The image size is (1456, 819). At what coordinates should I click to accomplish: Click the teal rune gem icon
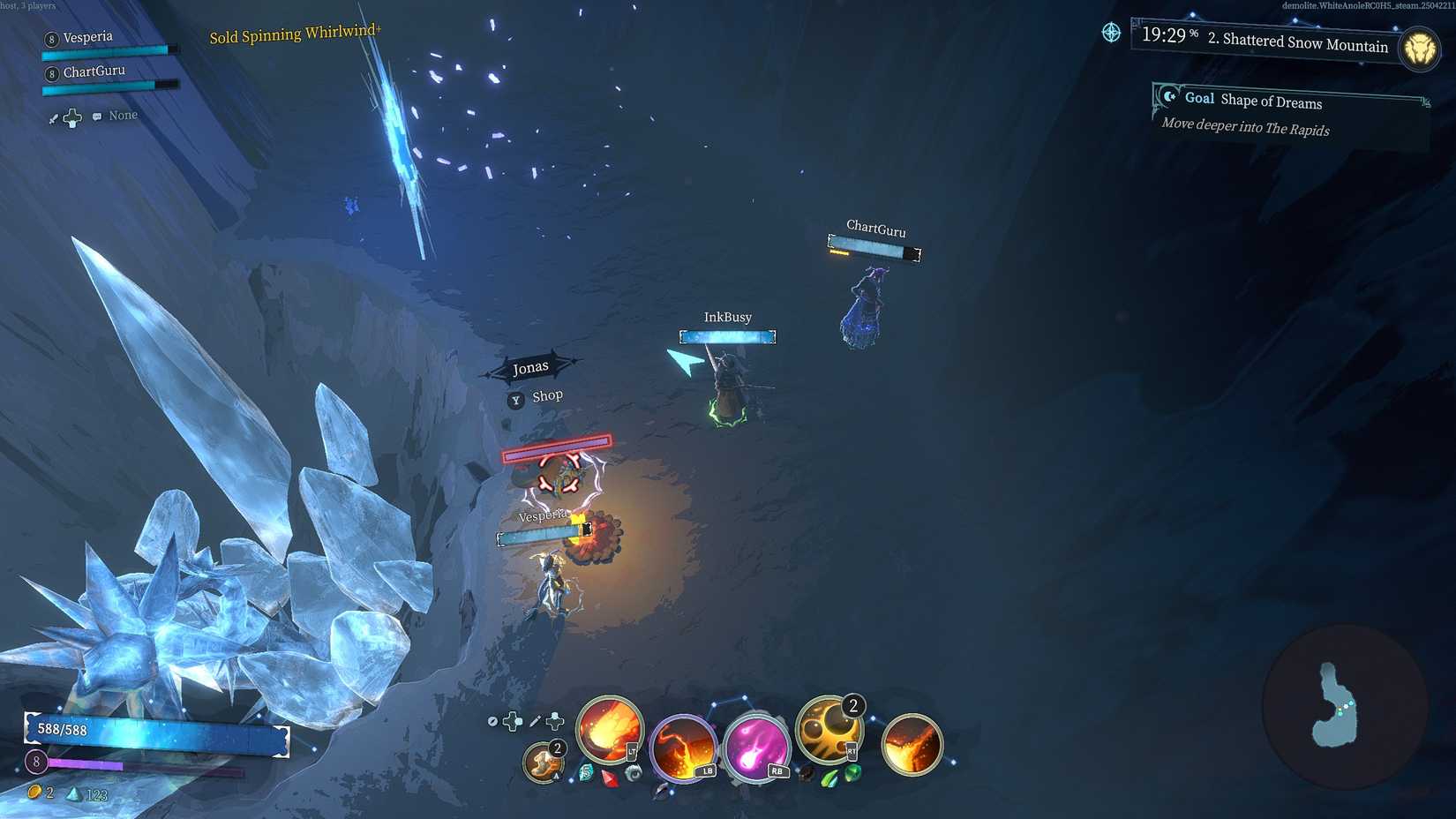586,773
